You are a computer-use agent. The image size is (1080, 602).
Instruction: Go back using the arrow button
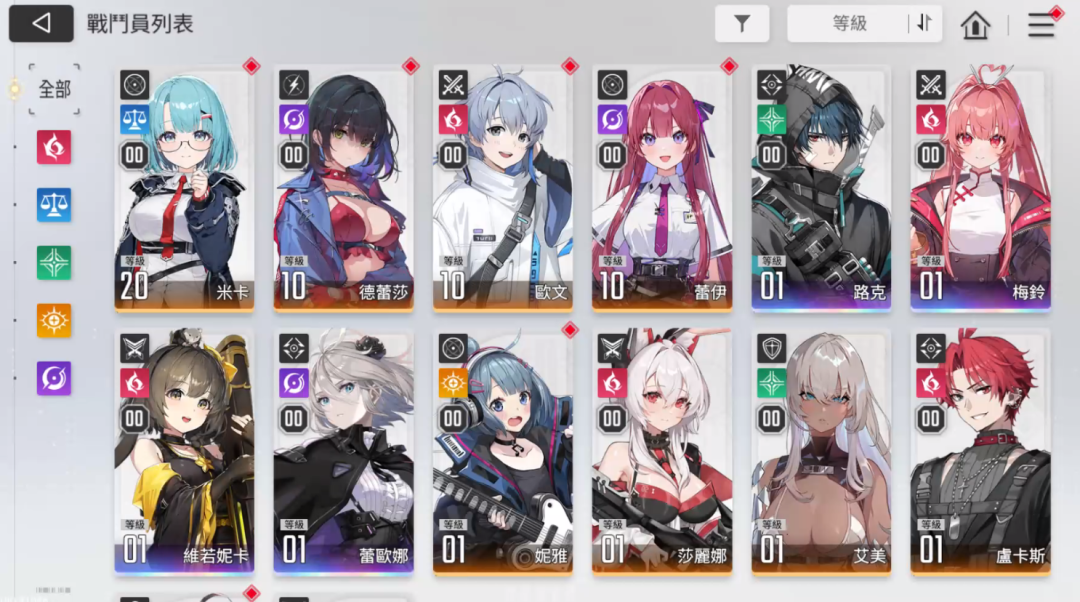point(41,24)
